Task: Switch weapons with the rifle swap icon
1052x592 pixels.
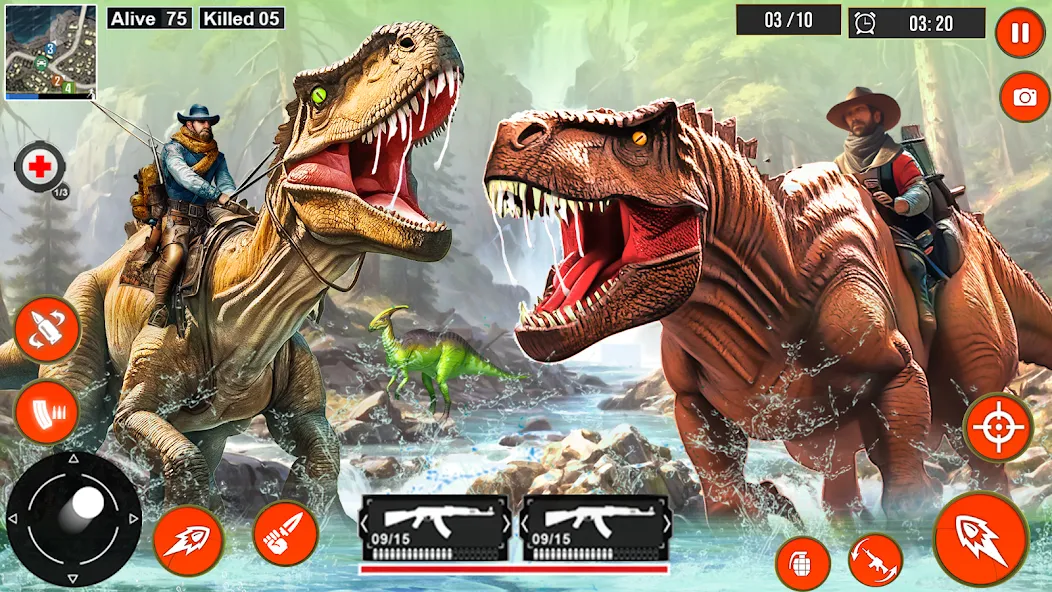Action: (x=875, y=559)
